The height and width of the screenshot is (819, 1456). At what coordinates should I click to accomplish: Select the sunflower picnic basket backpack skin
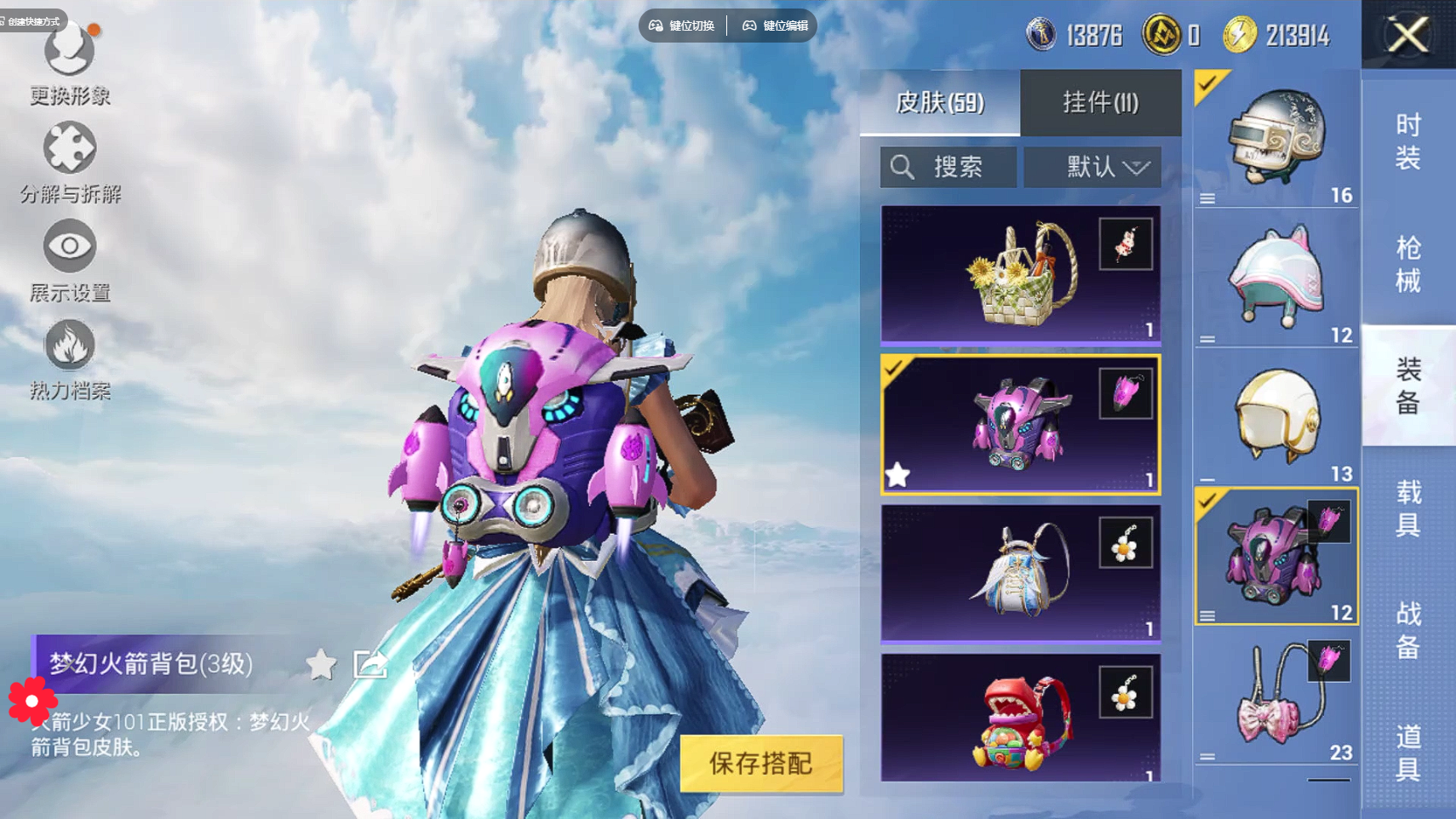(x=1020, y=274)
